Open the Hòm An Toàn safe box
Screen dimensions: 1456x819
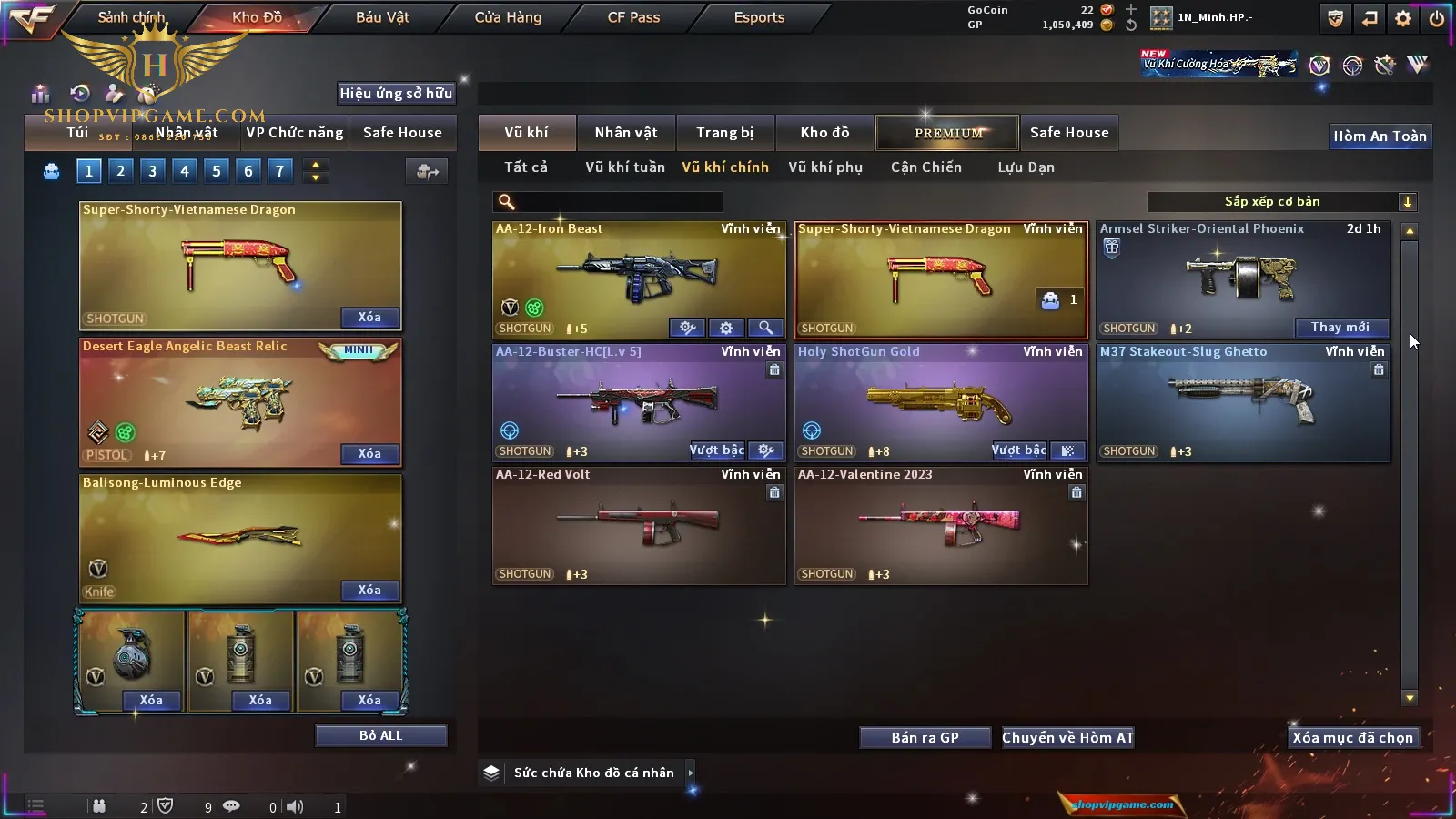[x=1380, y=136]
